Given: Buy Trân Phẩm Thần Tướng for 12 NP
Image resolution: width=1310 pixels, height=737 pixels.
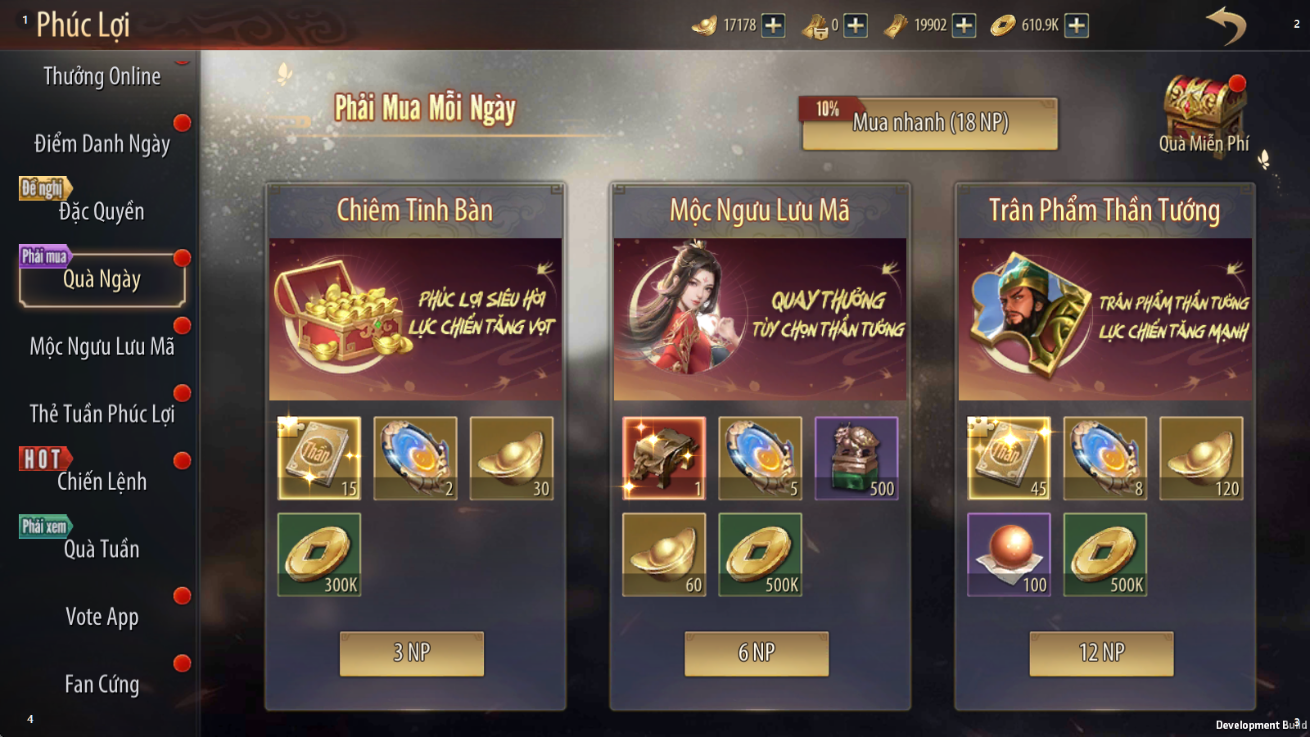Looking at the screenshot, I should coord(1101,653).
